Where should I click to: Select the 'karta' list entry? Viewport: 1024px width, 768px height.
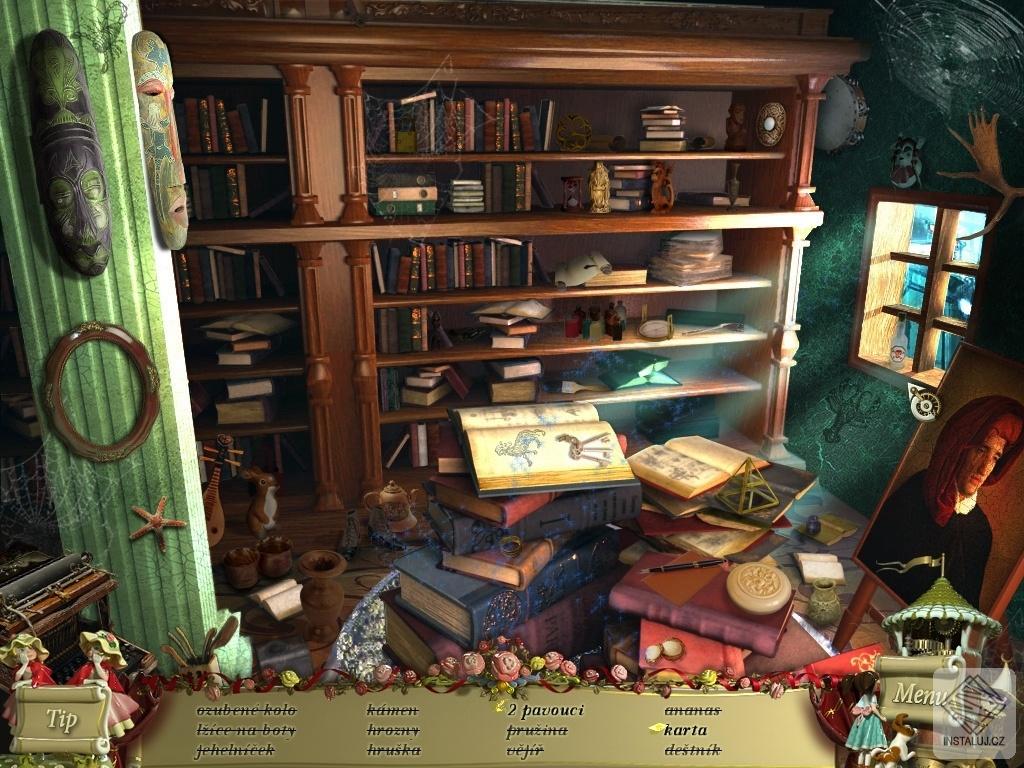point(685,729)
